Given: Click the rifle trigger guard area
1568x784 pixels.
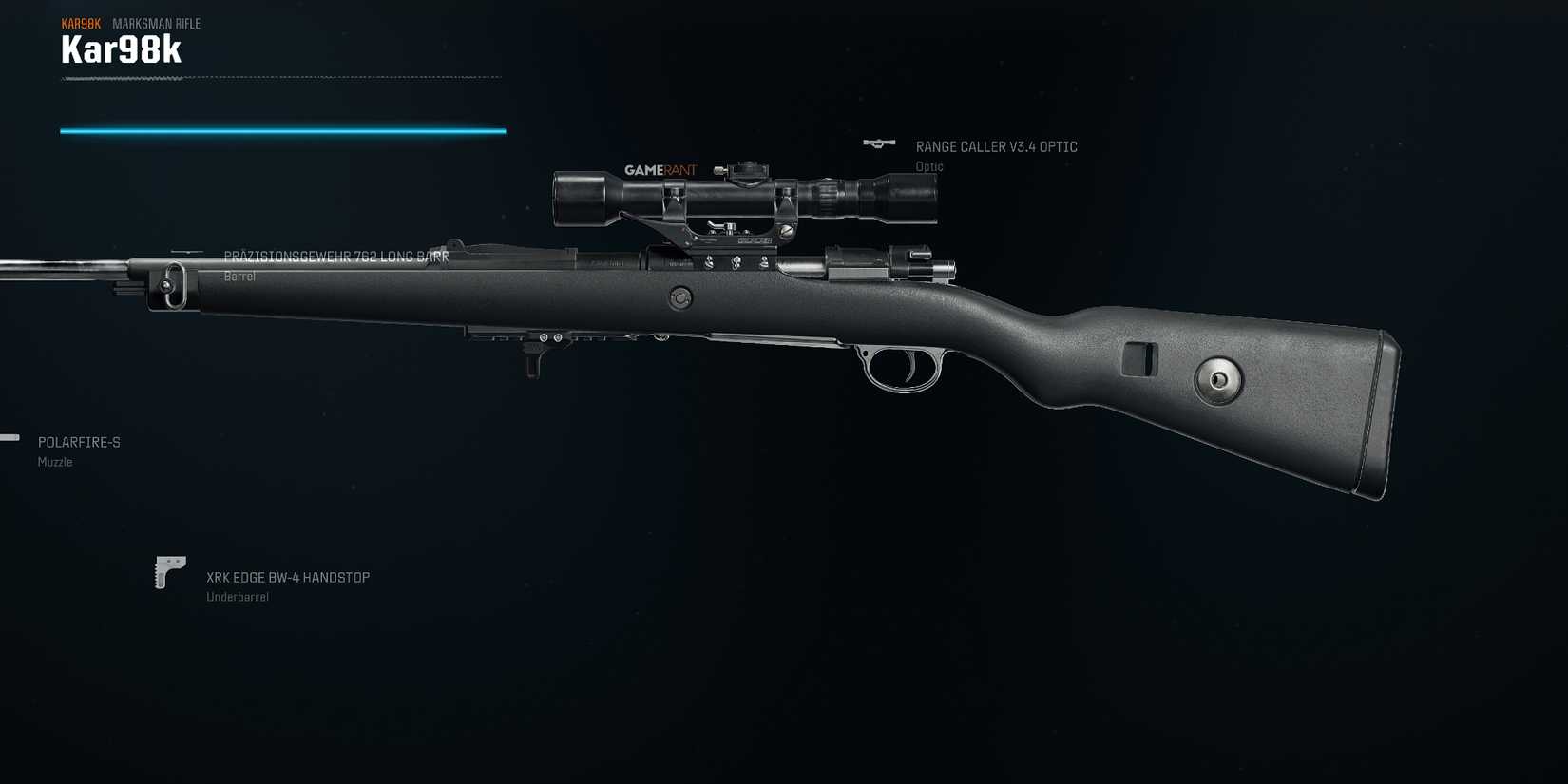Looking at the screenshot, I should pos(898,371).
